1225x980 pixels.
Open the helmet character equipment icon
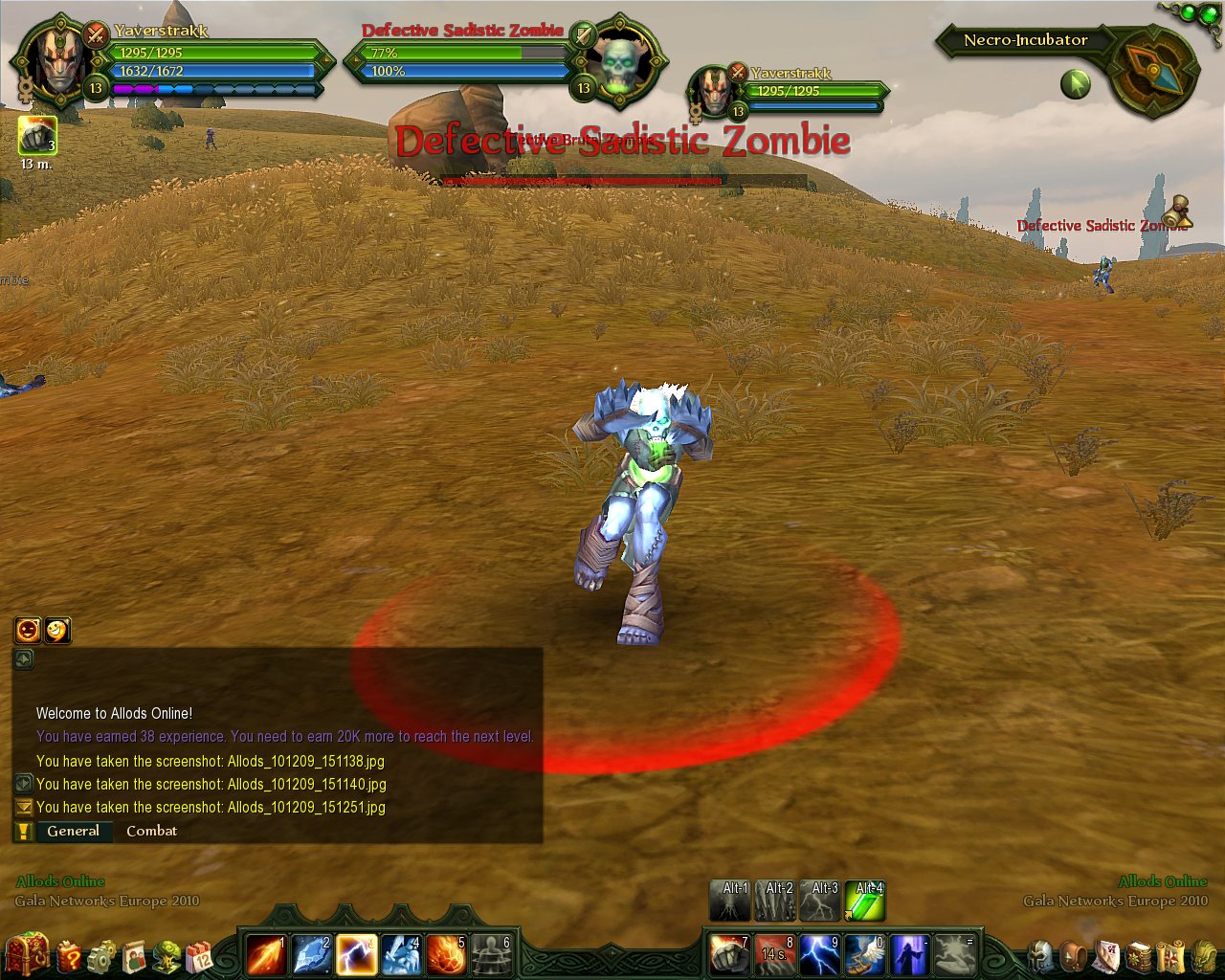click(1041, 955)
